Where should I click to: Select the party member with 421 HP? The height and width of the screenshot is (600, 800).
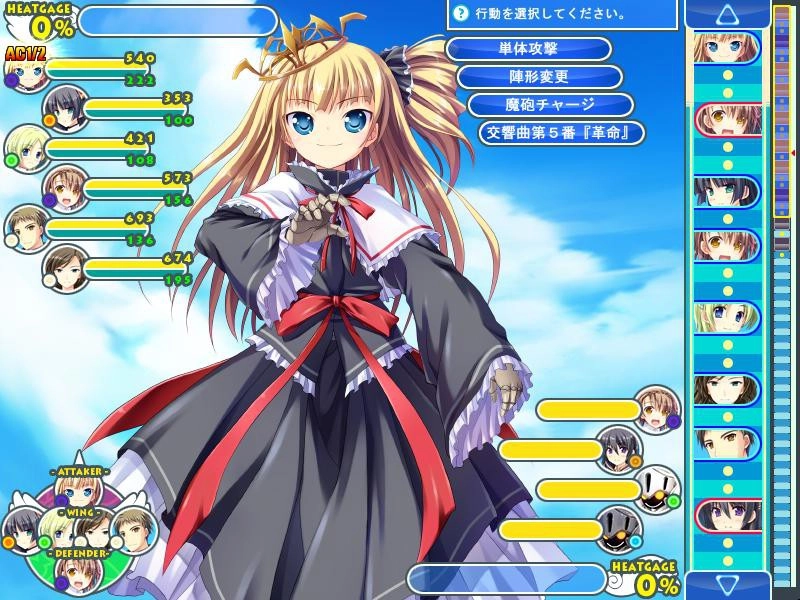click(27, 148)
